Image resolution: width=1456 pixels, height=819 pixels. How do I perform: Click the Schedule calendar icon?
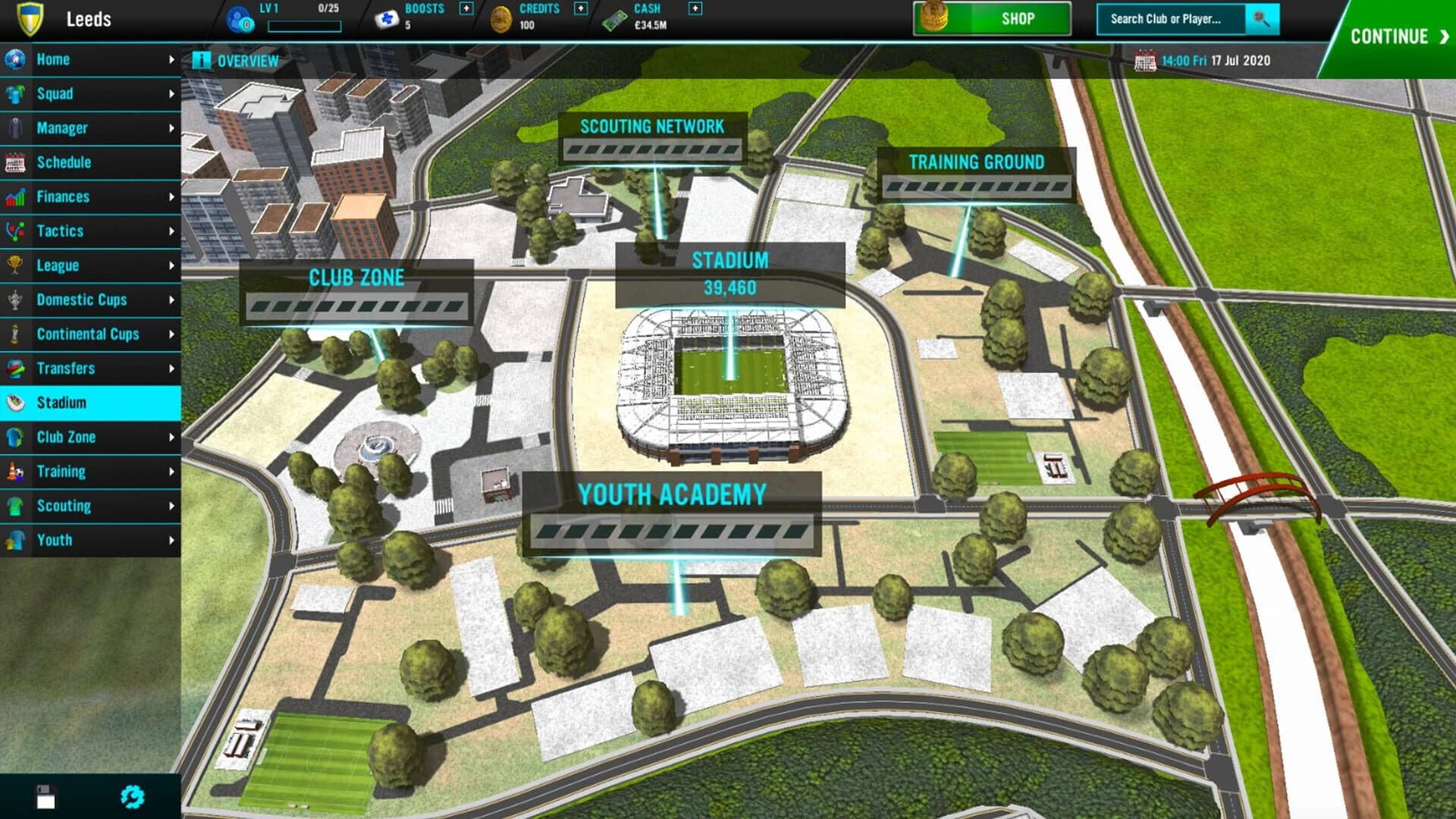pos(14,162)
